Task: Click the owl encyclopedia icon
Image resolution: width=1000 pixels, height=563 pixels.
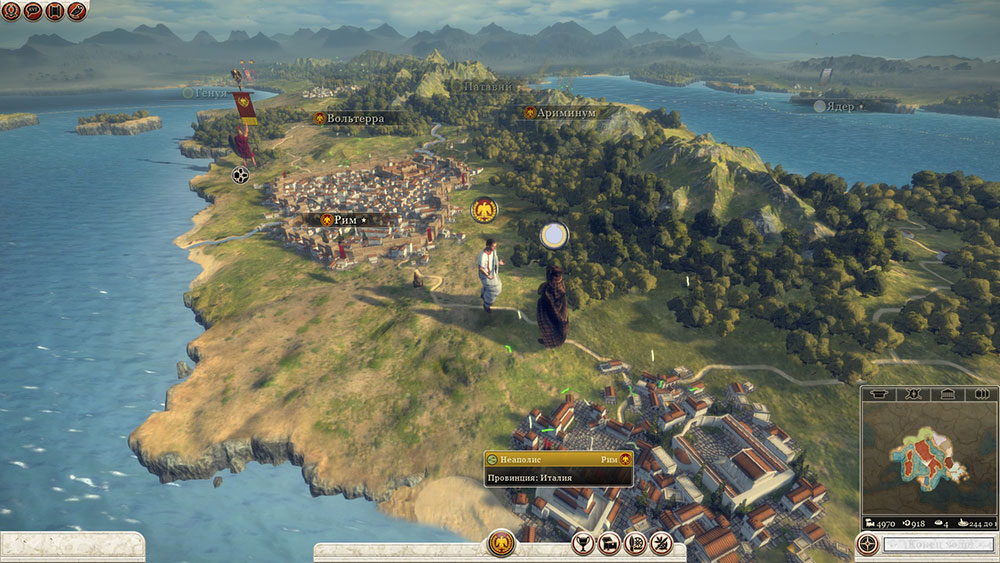Action: 77,11
